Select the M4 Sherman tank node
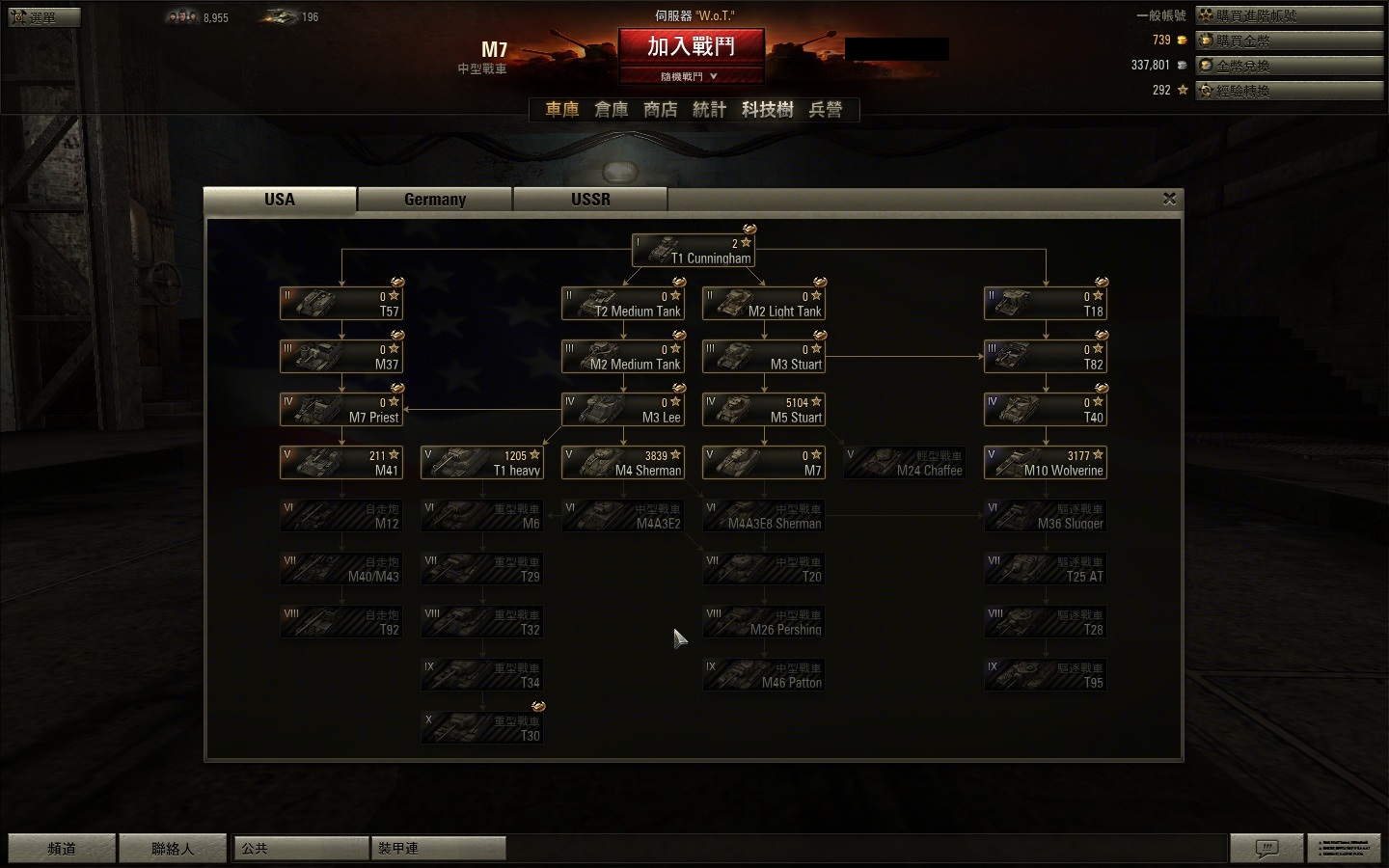The height and width of the screenshot is (868, 1389). (623, 463)
